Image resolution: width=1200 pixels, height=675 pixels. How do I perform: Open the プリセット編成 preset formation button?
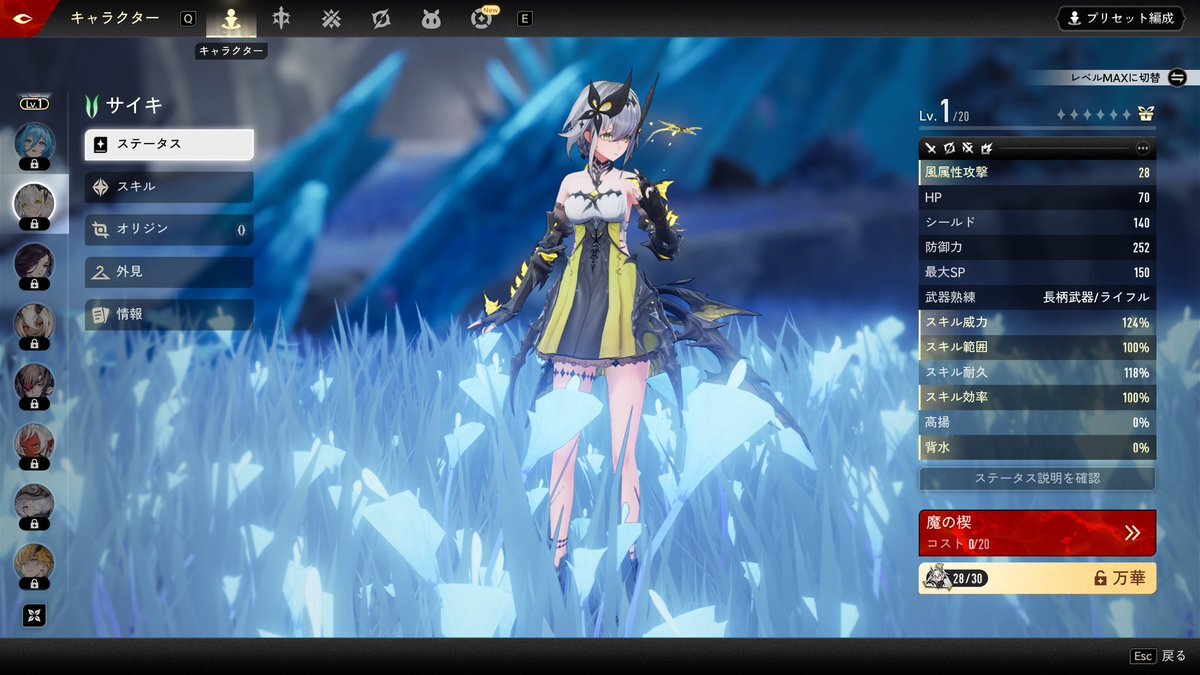(x=1120, y=18)
